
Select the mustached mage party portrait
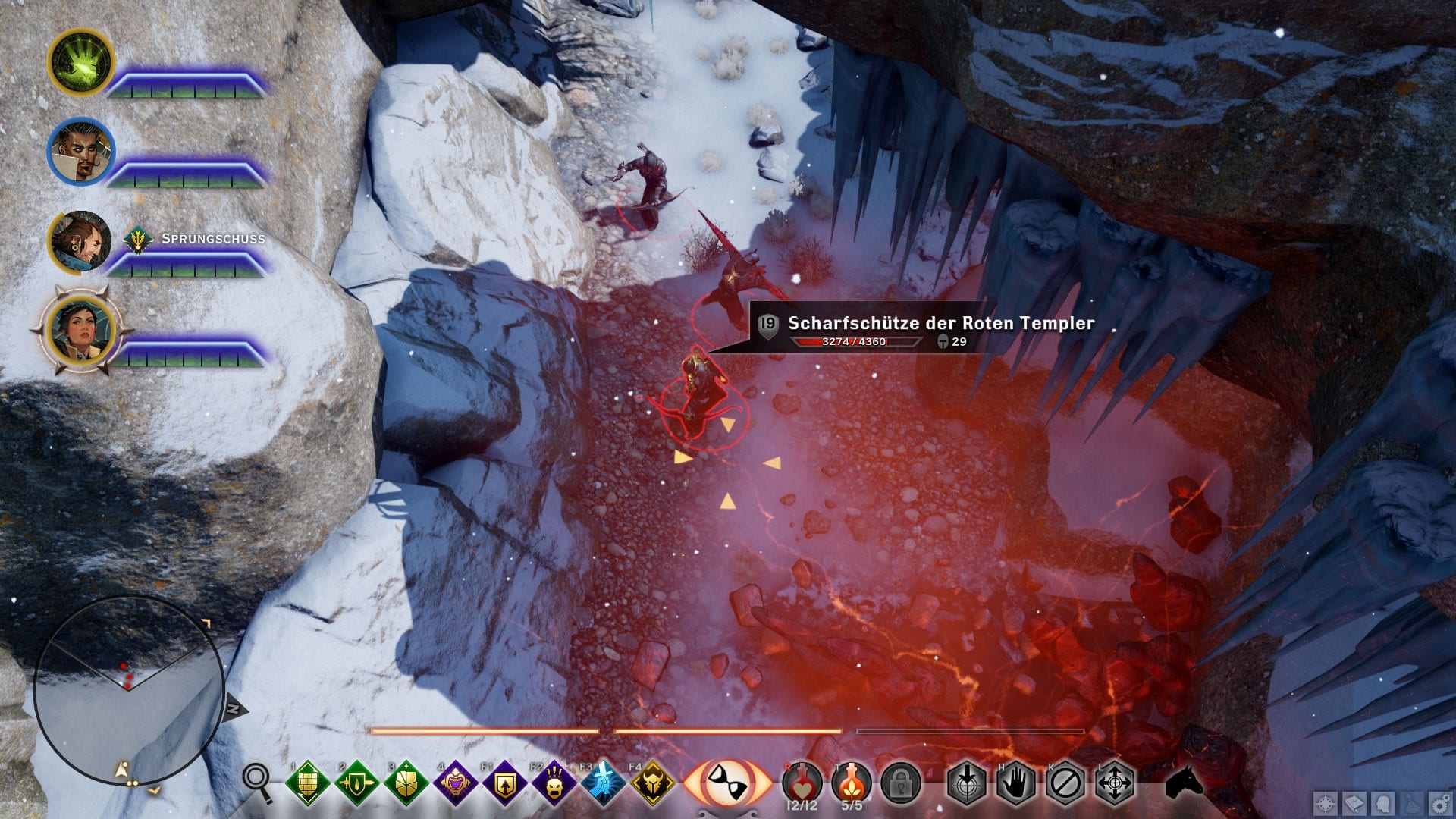coord(80,151)
